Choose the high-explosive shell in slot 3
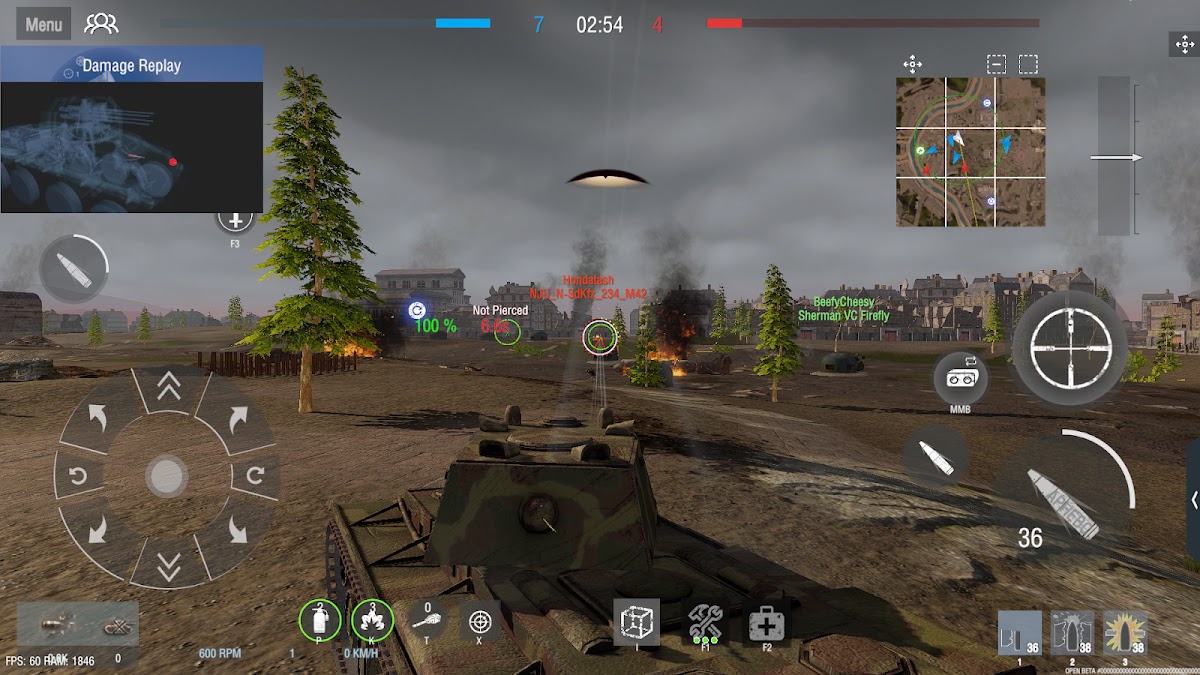This screenshot has height=675, width=1200. (x=1125, y=633)
